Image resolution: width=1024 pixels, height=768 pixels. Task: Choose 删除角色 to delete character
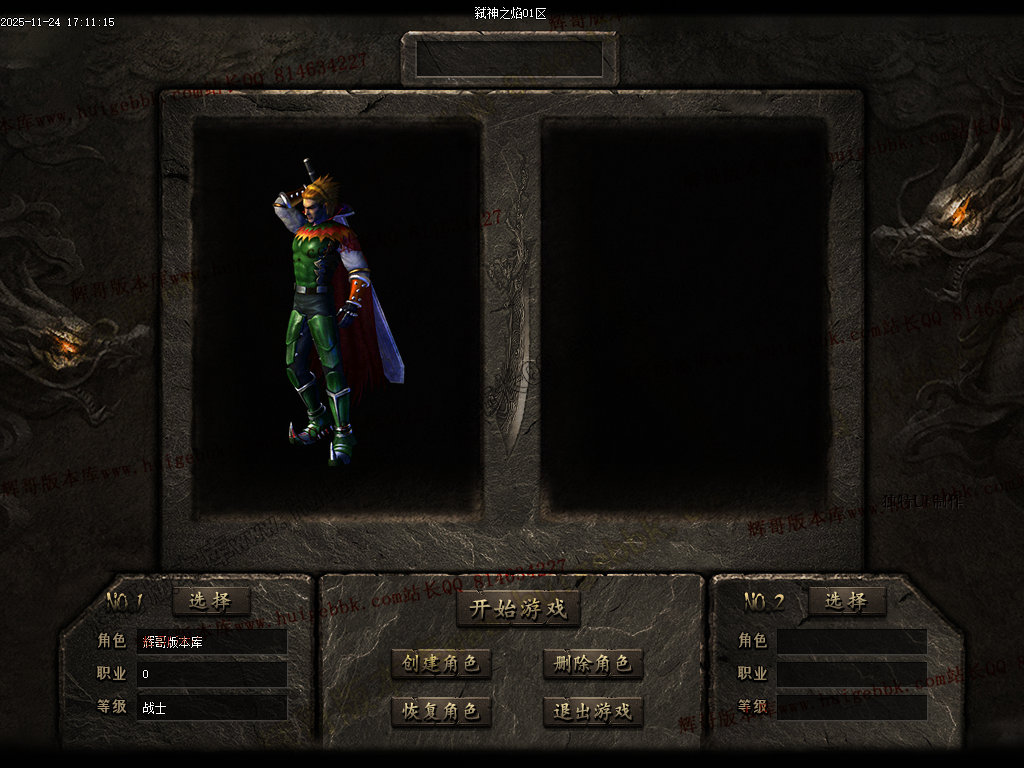click(593, 663)
